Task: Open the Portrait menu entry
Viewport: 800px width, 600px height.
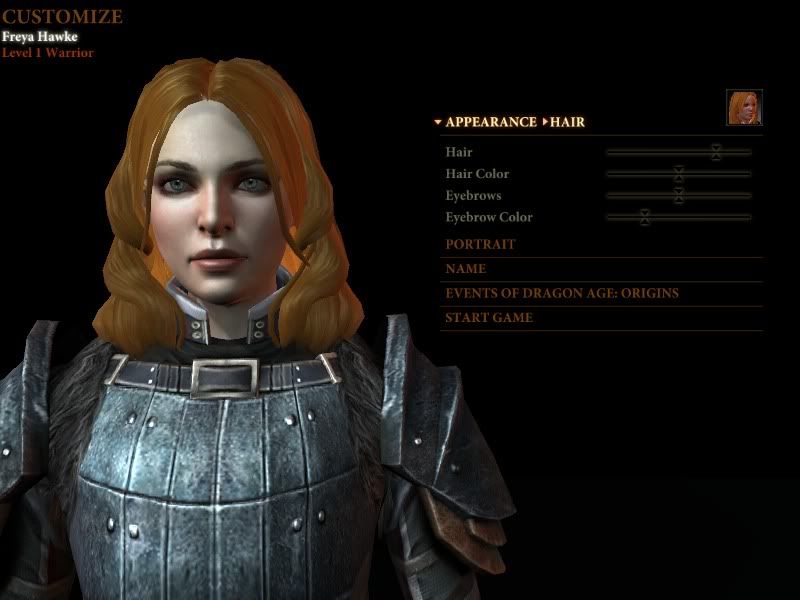Action: (481, 244)
